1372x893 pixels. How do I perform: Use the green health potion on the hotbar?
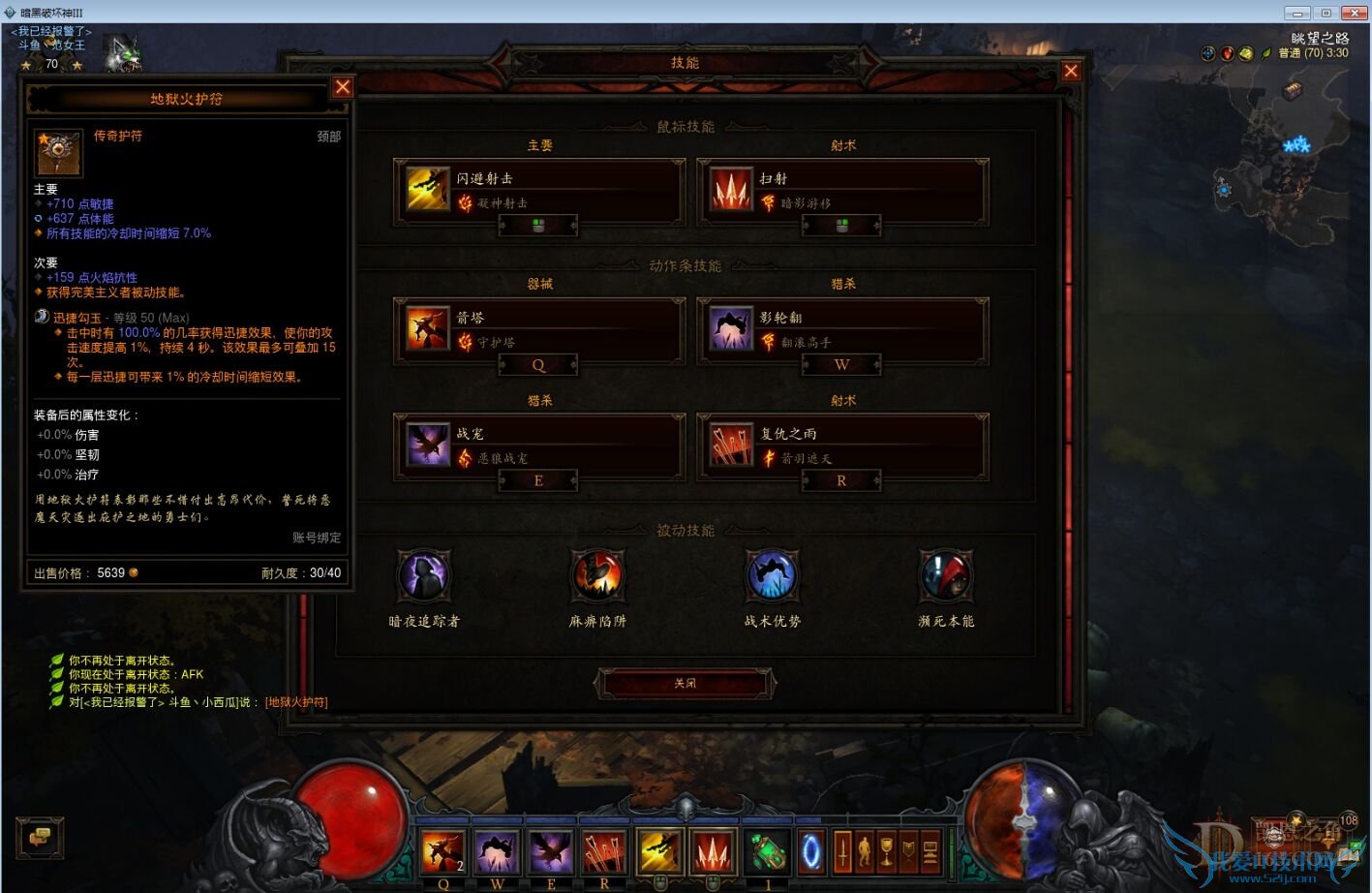pyautogui.click(x=767, y=852)
